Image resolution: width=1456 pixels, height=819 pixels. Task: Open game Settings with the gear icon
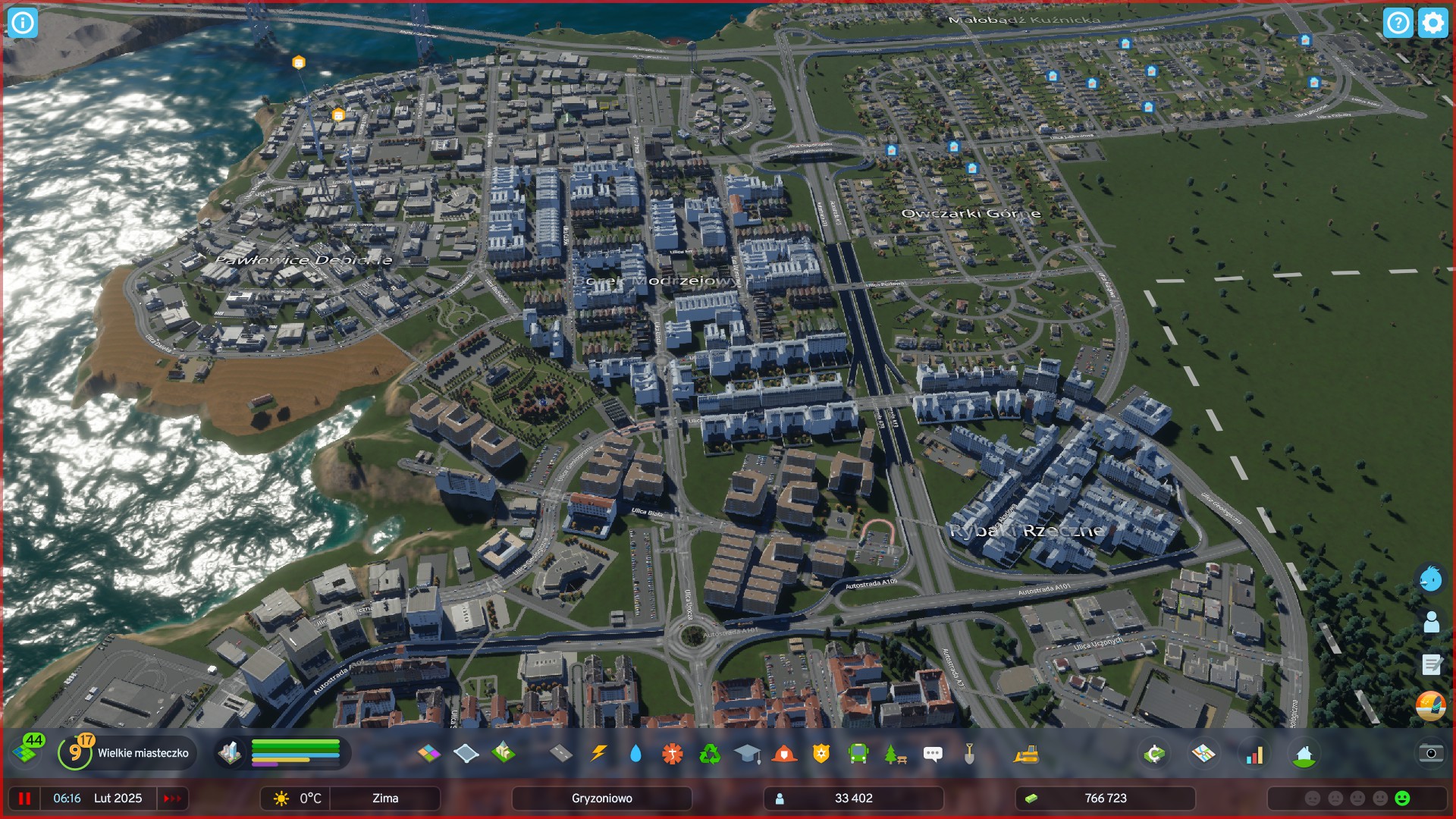coord(1432,23)
